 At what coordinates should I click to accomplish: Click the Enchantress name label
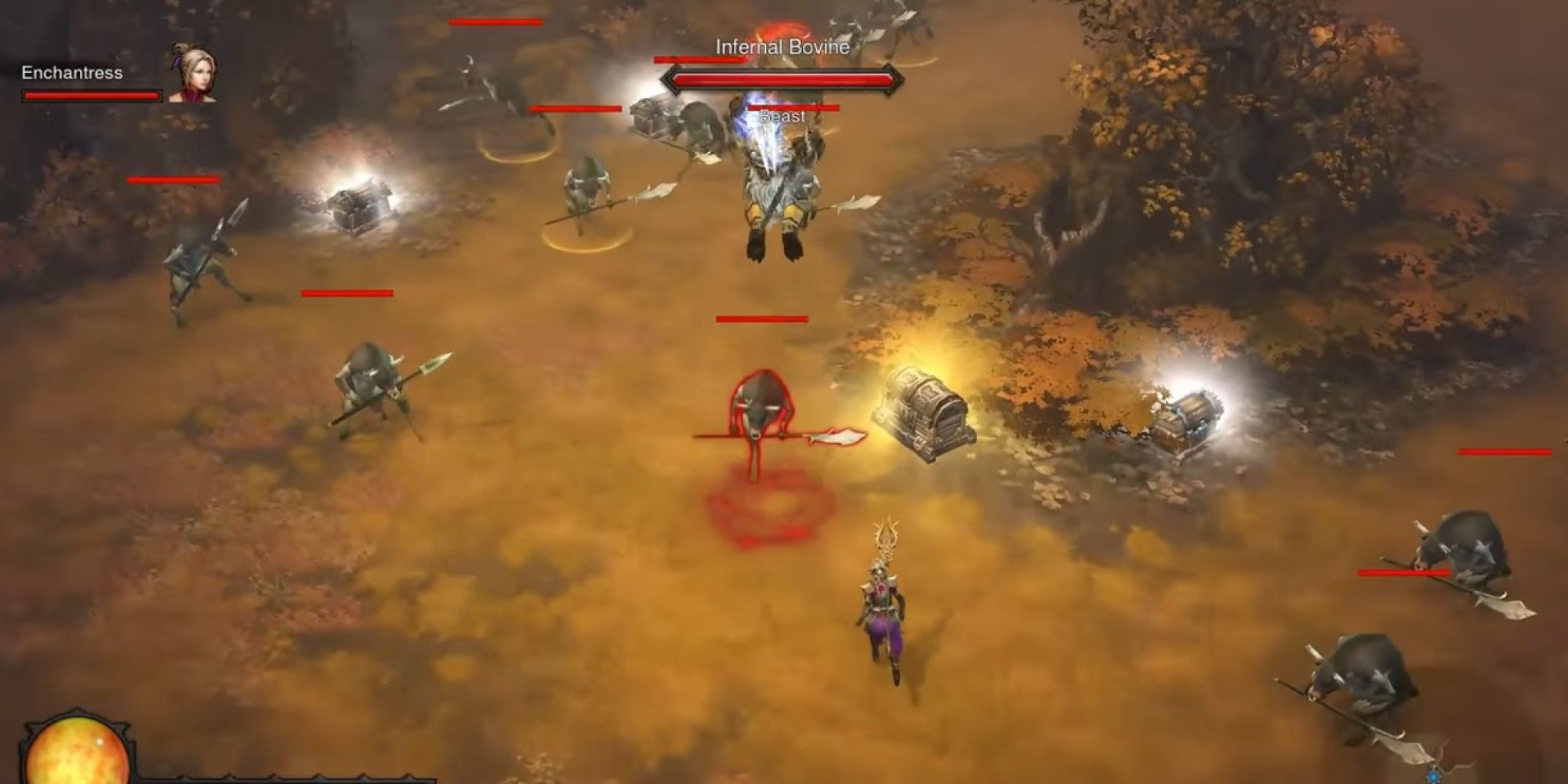pyautogui.click(x=71, y=74)
